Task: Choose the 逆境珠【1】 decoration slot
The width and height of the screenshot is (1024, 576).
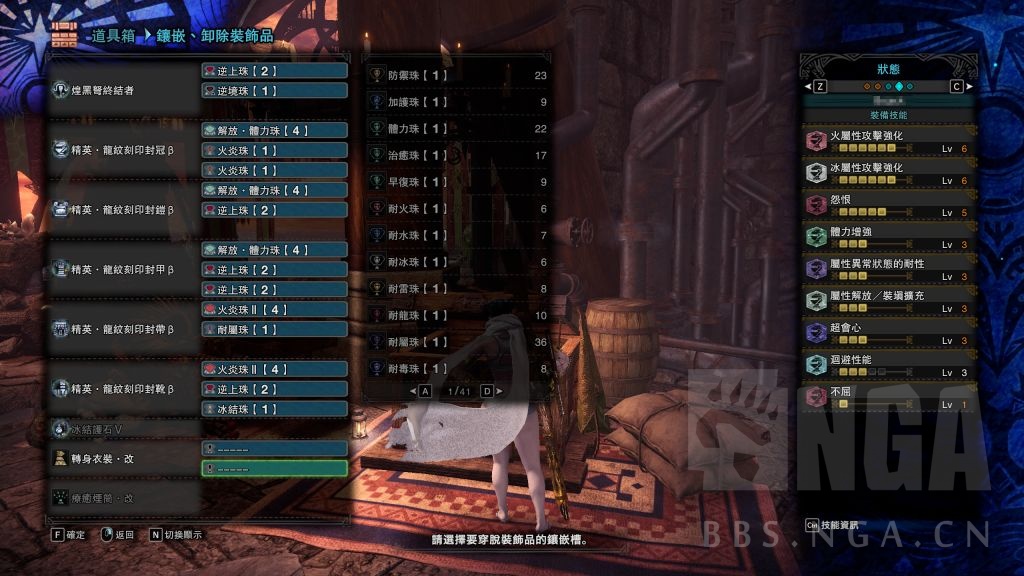Action: [274, 91]
